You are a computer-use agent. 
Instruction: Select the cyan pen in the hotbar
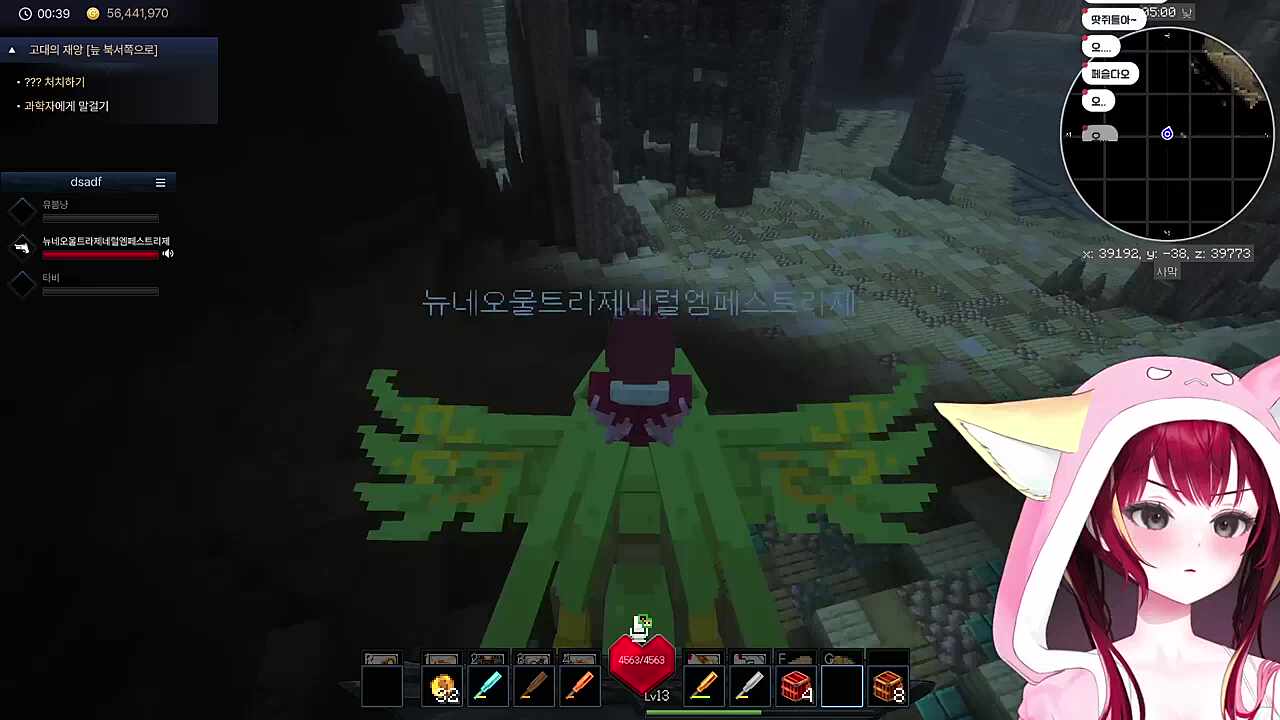[x=488, y=687]
